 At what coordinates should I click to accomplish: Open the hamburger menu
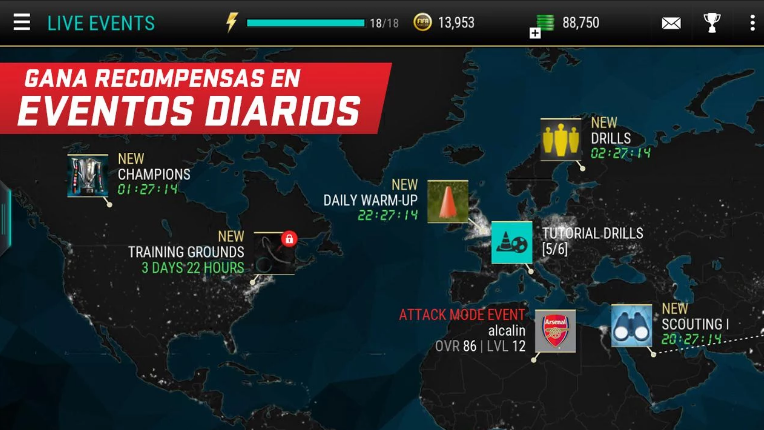click(x=21, y=22)
